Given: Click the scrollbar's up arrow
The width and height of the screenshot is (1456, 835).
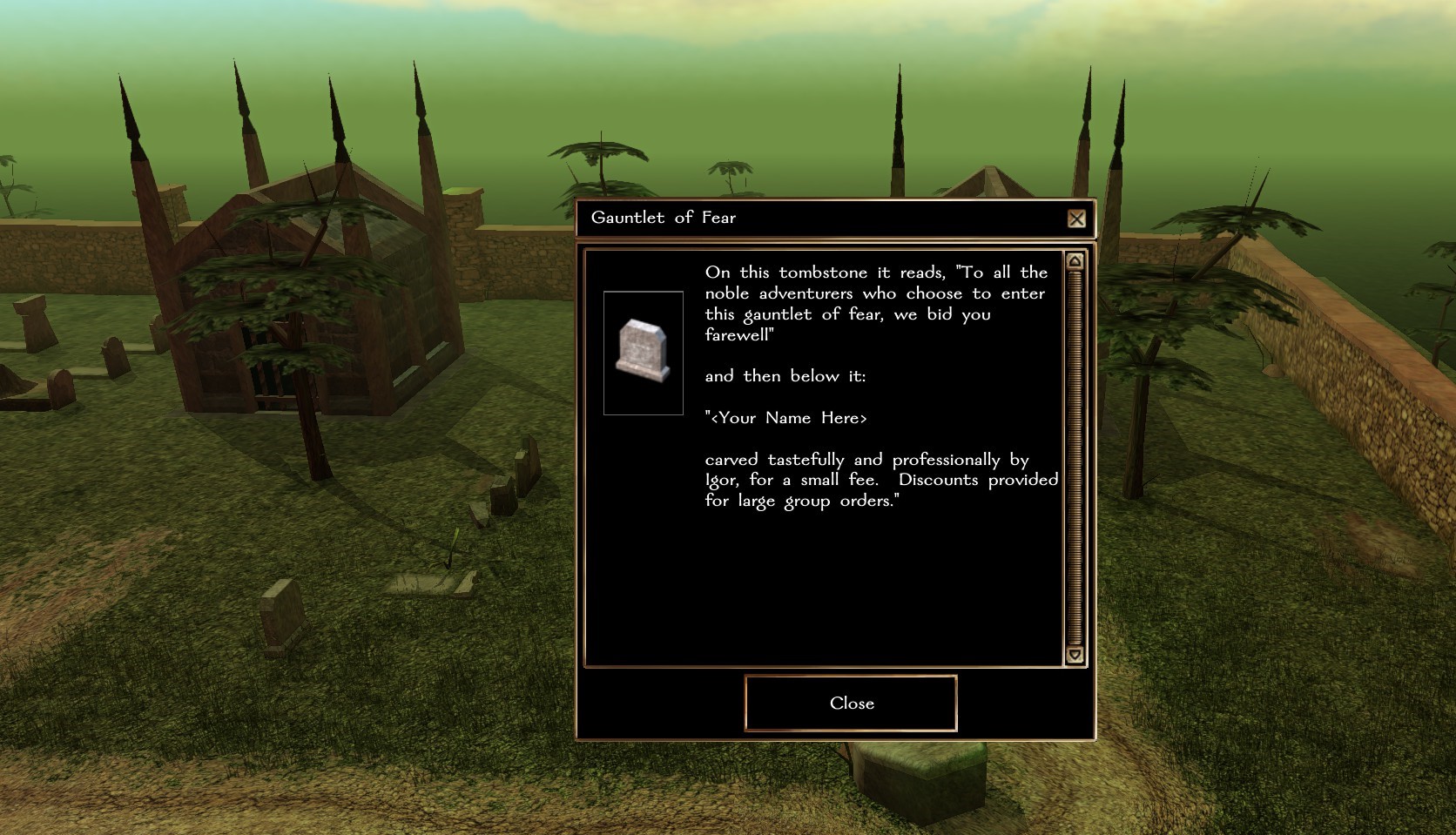Looking at the screenshot, I should (1075, 261).
